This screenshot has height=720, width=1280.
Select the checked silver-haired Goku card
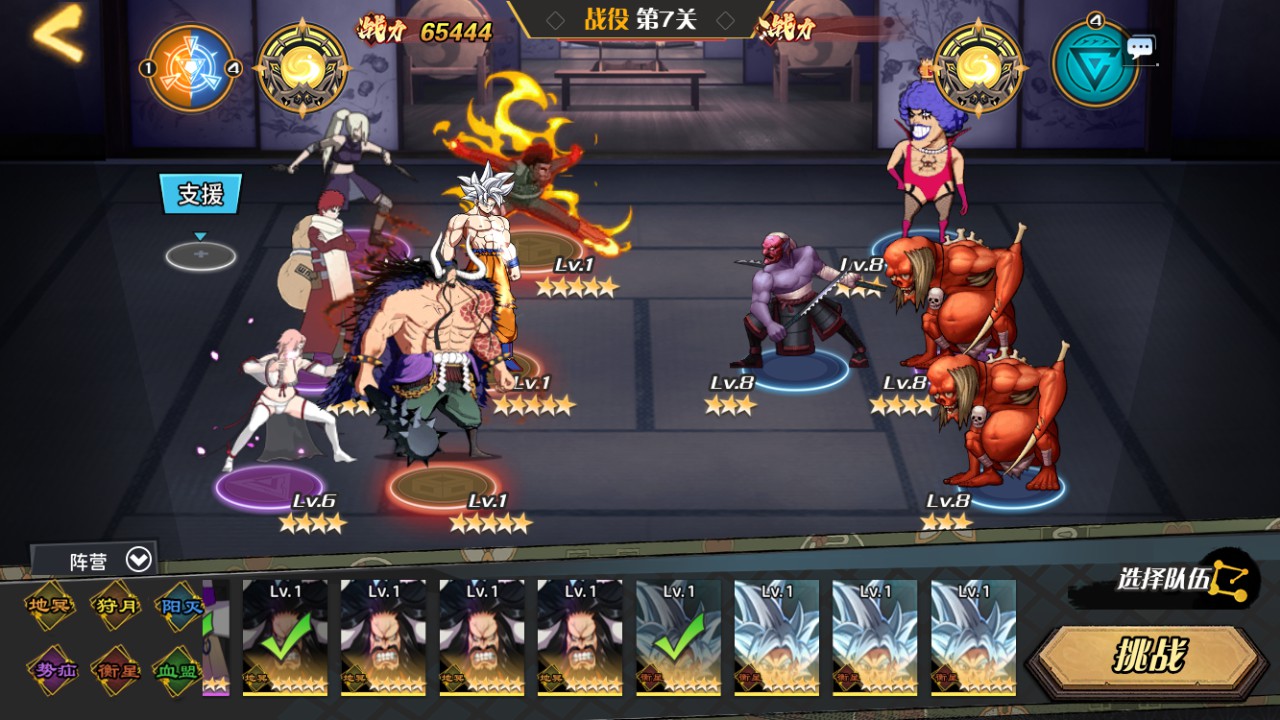click(678, 637)
